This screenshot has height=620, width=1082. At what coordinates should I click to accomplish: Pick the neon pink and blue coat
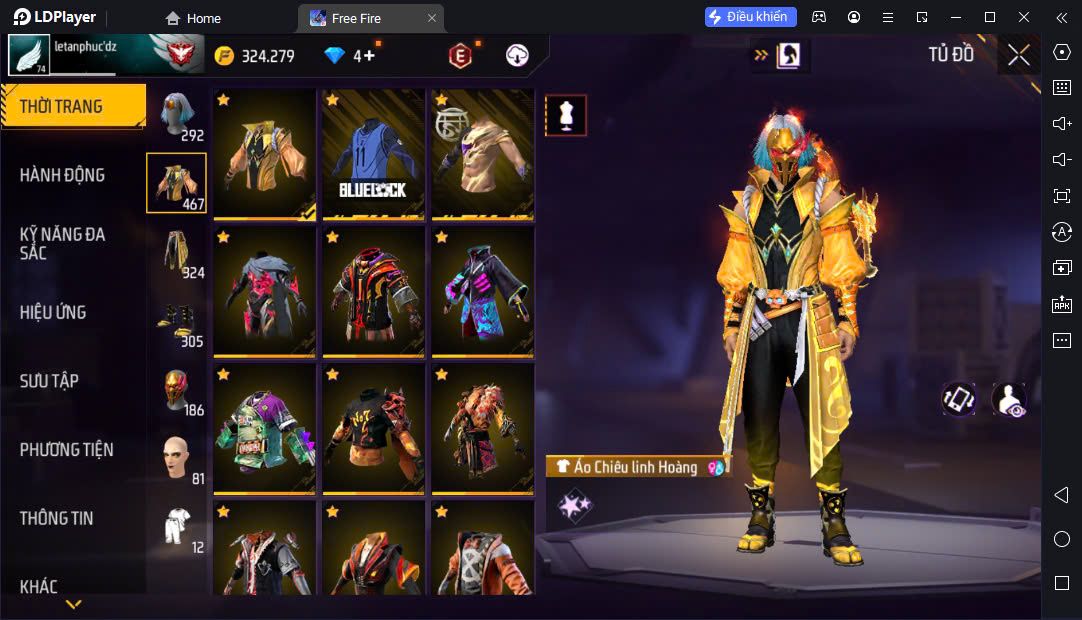pyautogui.click(x=482, y=291)
